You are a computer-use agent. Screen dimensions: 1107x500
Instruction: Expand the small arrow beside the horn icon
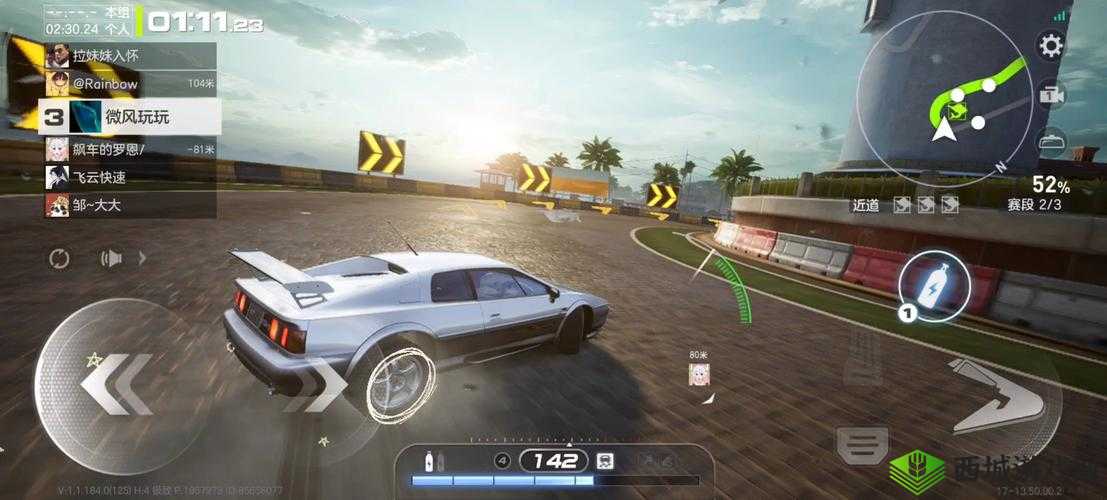click(x=141, y=259)
